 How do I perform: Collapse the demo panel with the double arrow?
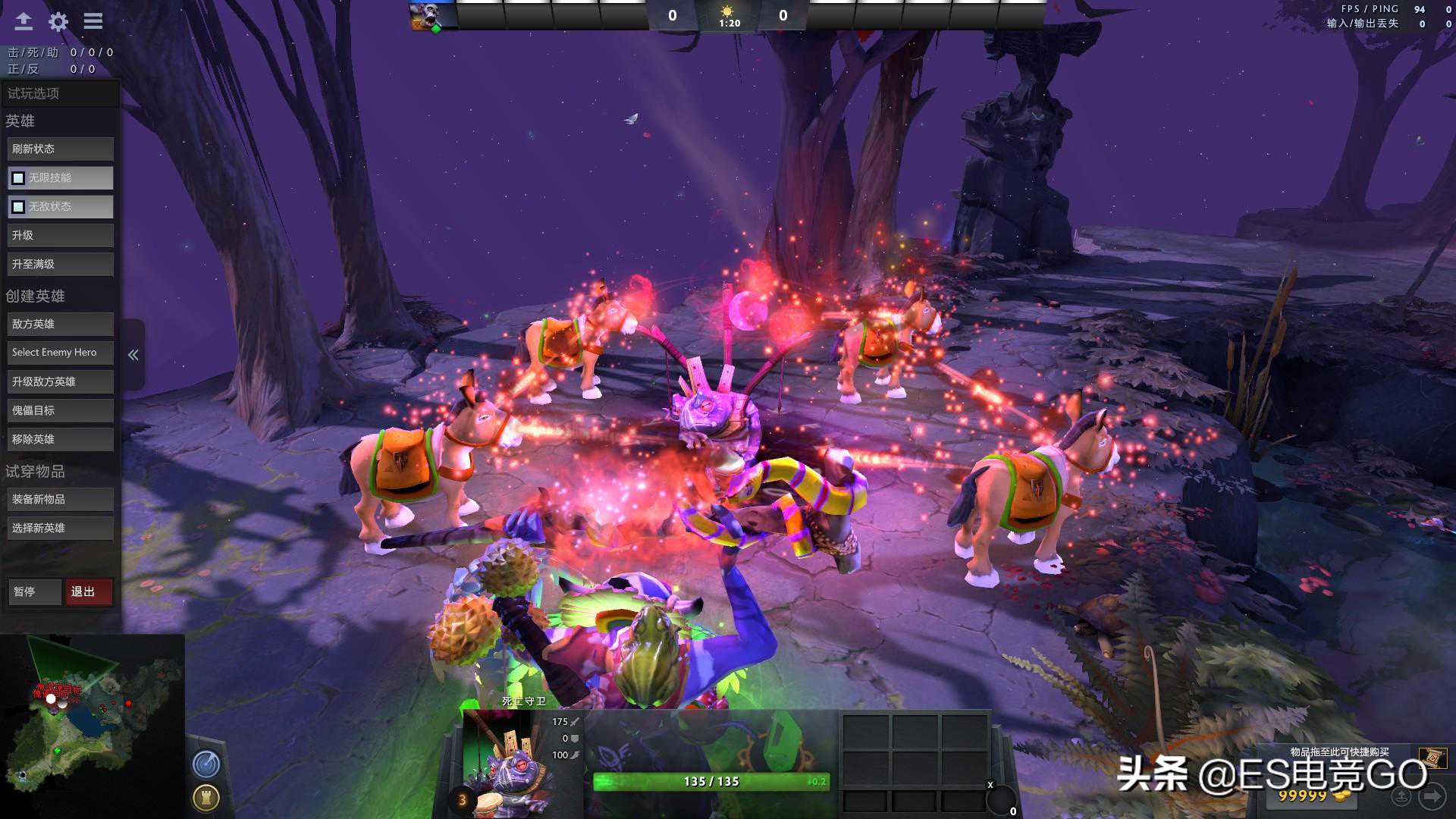133,355
